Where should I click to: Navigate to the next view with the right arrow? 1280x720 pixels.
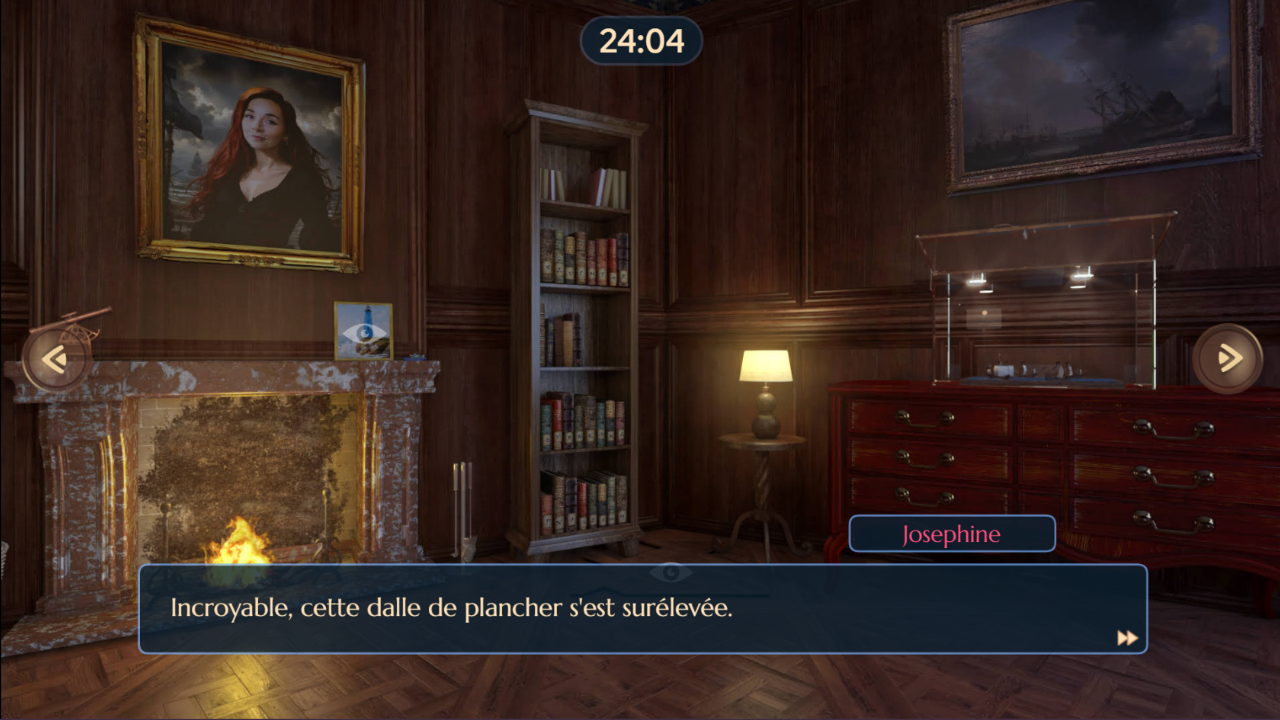(1227, 358)
